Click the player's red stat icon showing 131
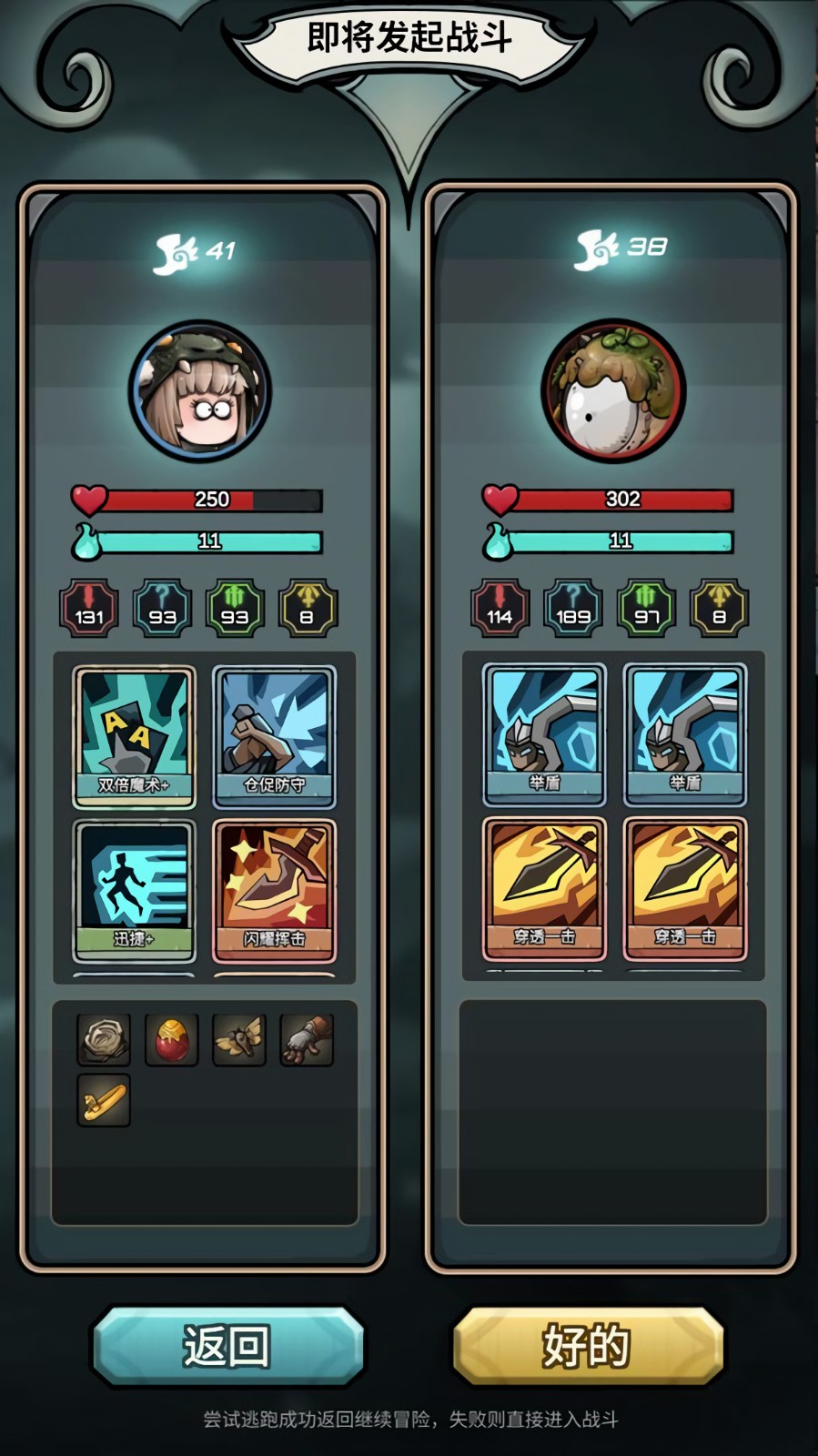The width and height of the screenshot is (818, 1456). point(89,608)
